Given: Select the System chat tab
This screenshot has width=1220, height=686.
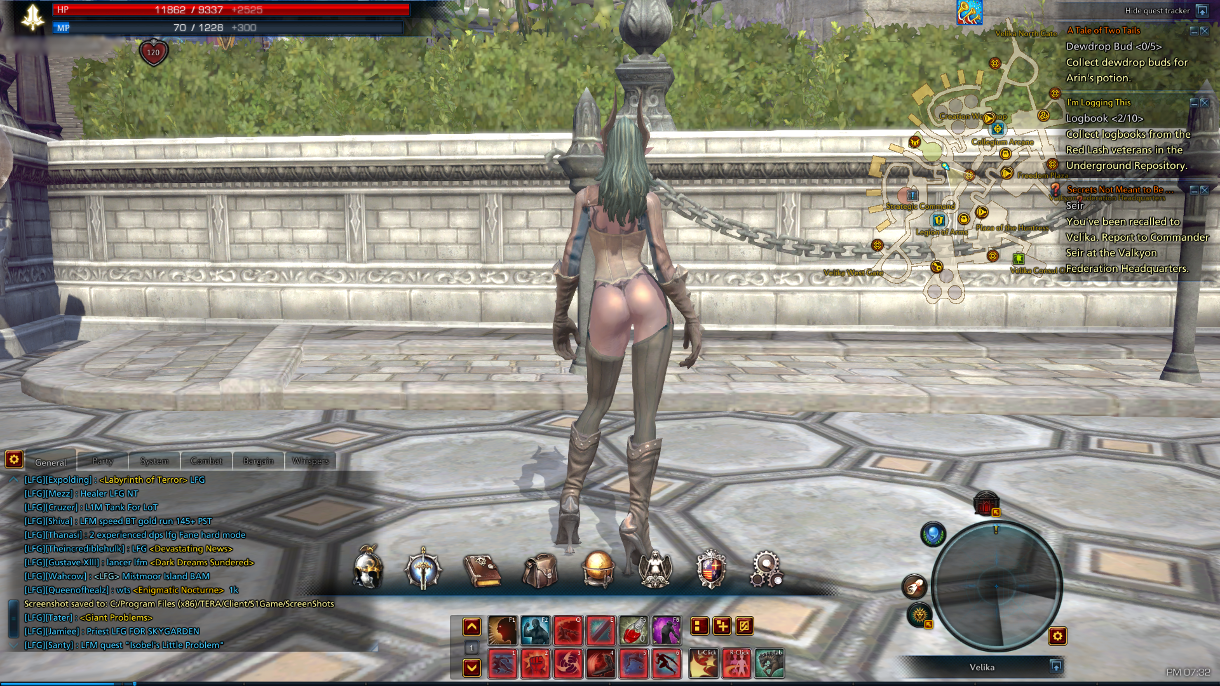Looking at the screenshot, I should pyautogui.click(x=154, y=461).
